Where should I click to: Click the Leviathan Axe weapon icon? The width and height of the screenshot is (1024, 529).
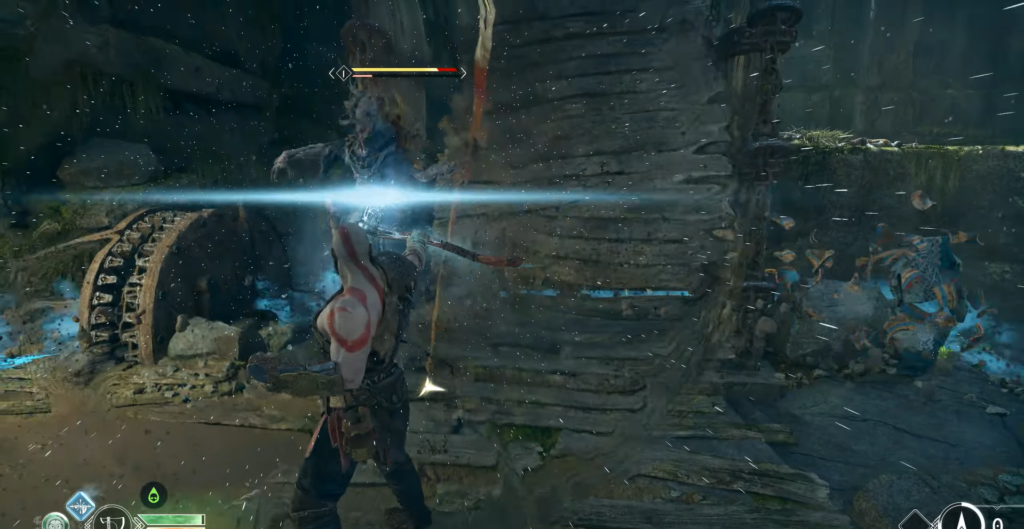click(110, 520)
